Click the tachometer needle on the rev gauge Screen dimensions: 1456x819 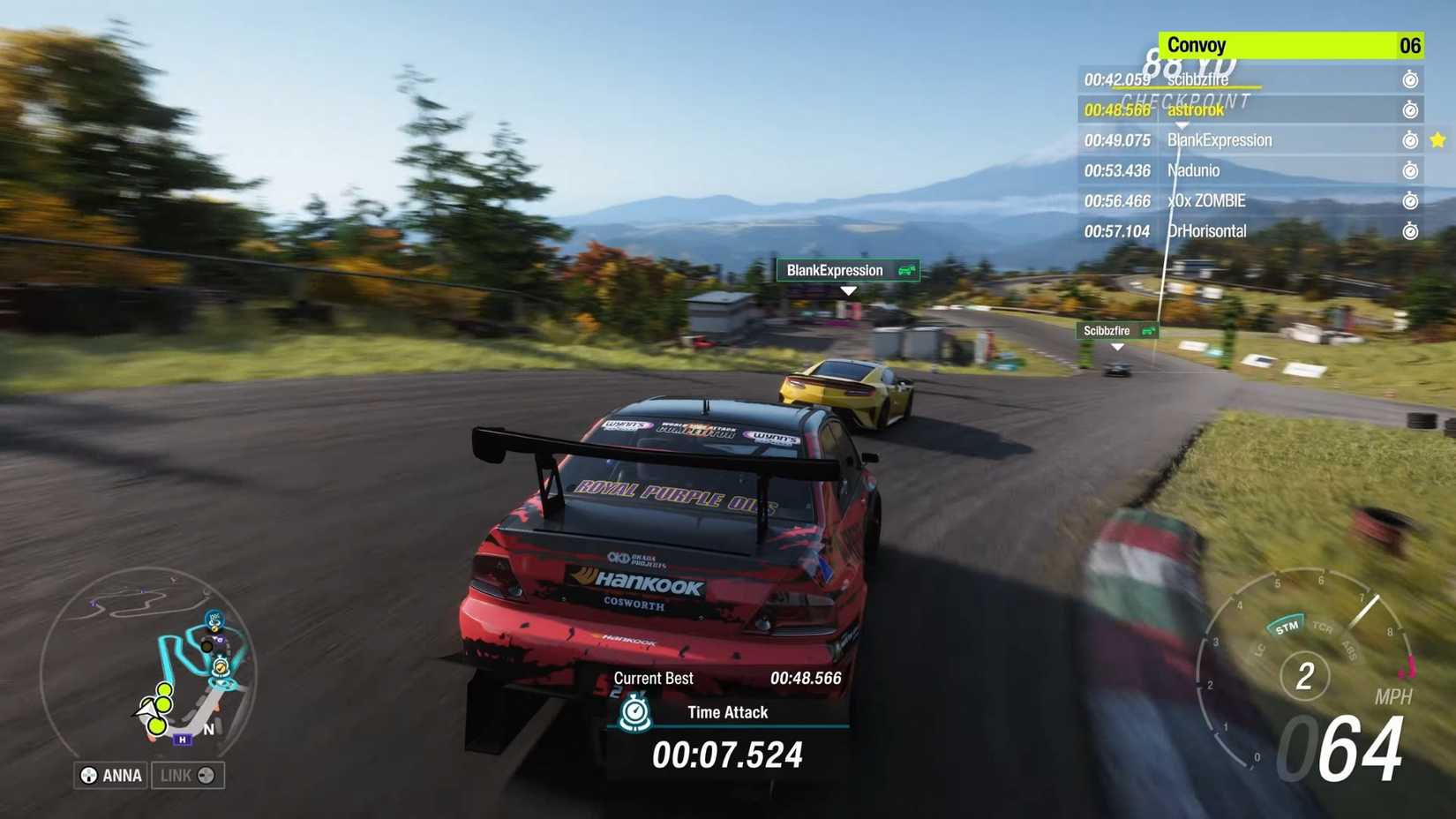tap(1366, 611)
